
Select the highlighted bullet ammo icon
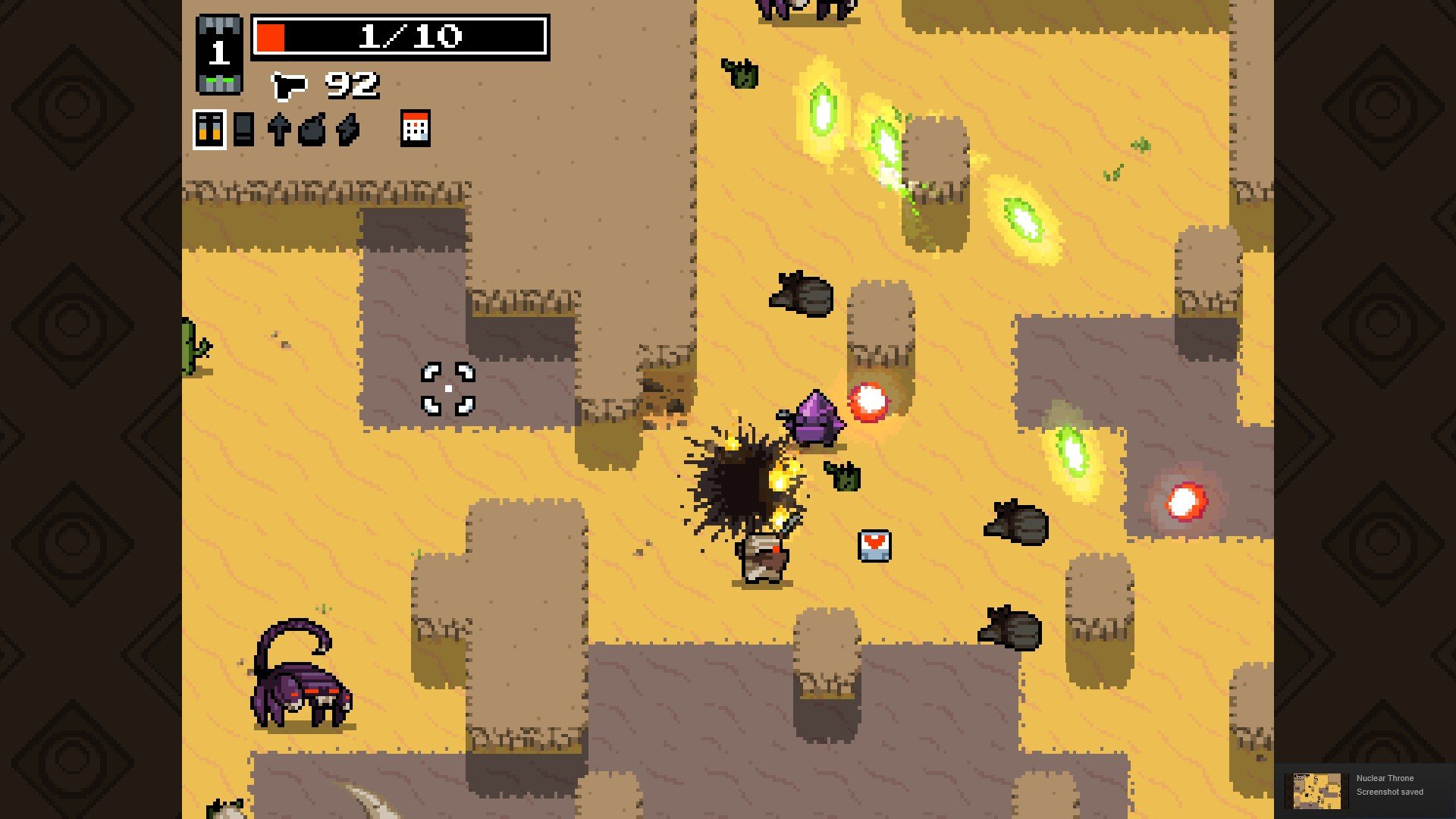tap(209, 130)
